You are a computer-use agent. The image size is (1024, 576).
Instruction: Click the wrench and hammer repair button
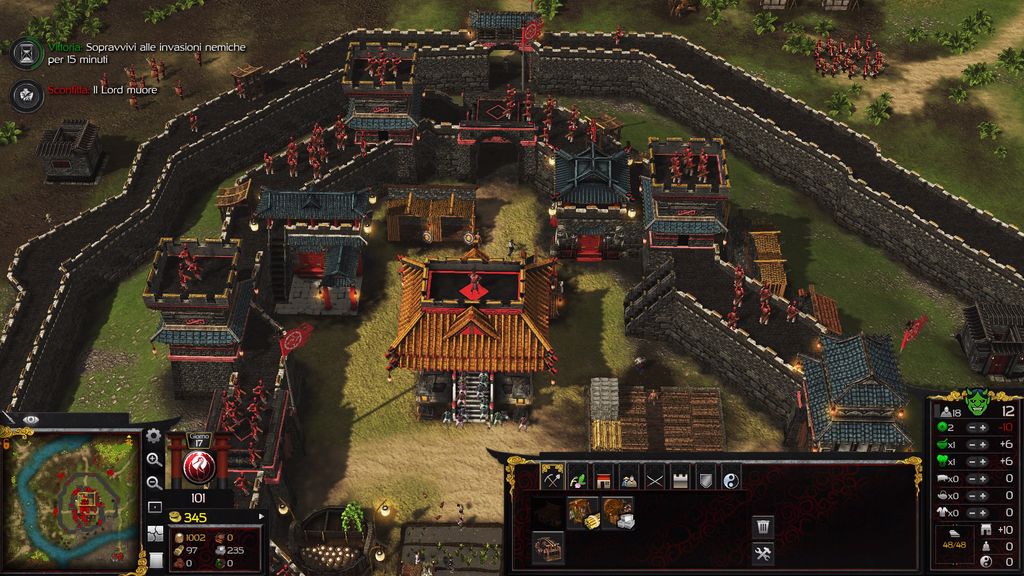click(x=762, y=553)
